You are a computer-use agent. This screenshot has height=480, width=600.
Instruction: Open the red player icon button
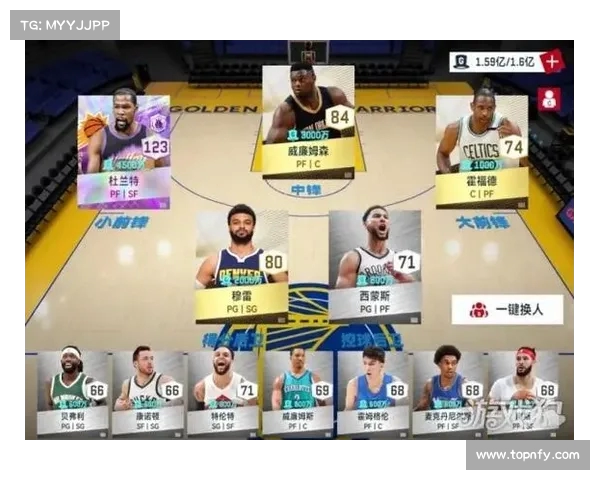click(x=549, y=98)
